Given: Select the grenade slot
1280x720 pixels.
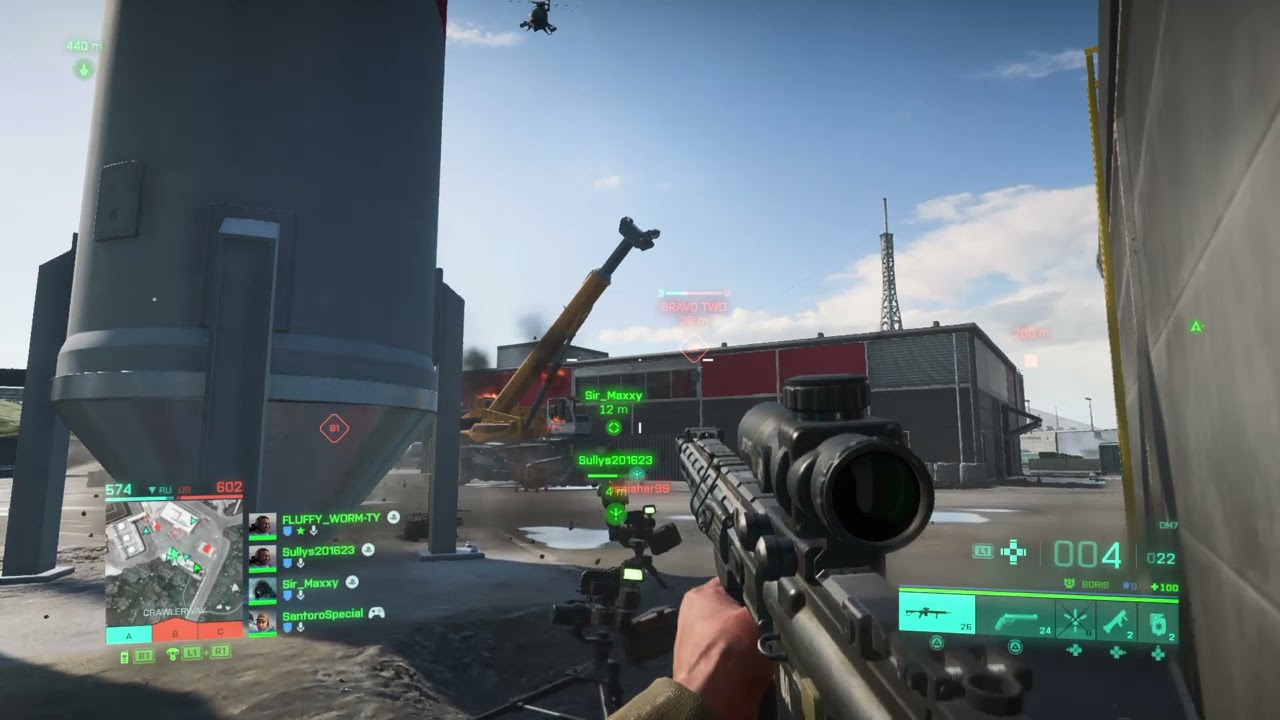Looking at the screenshot, I should 1157,621.
